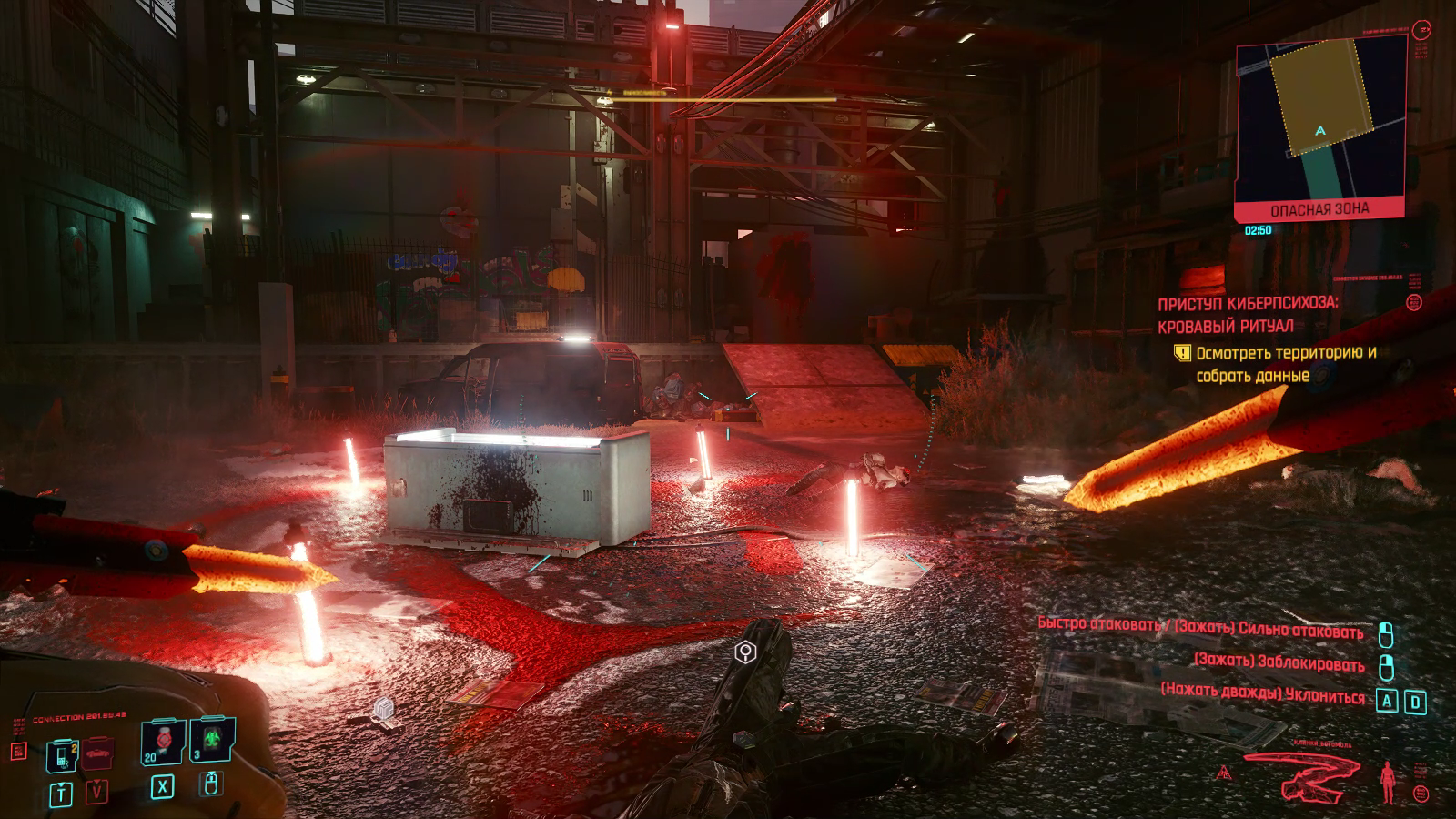This screenshot has height=819, width=1456.
Task: Click the character stance silhouette icon
Action: click(x=1387, y=782)
